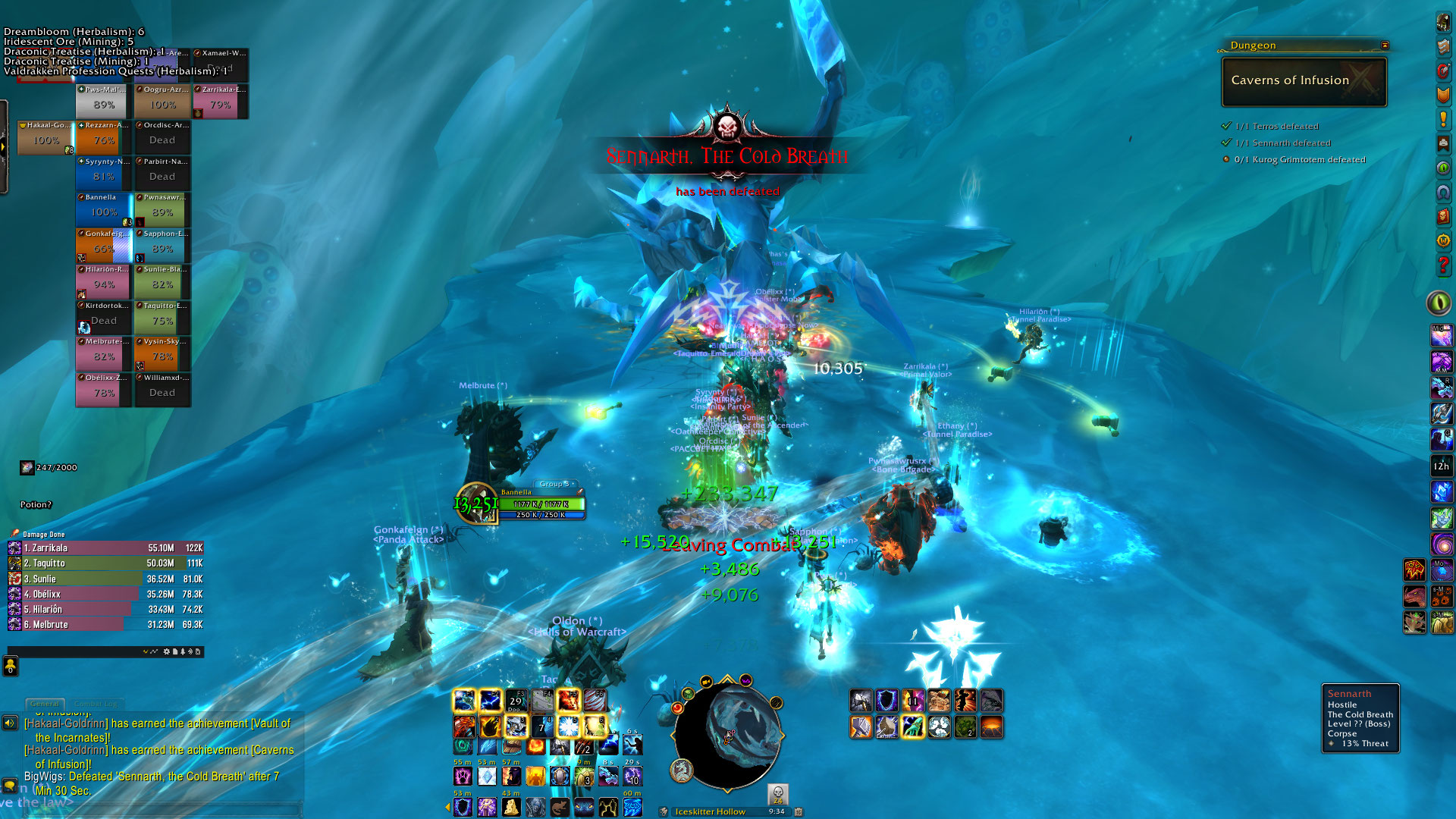
Task: Target Hakaal in the raid frames
Action: pyautogui.click(x=45, y=137)
